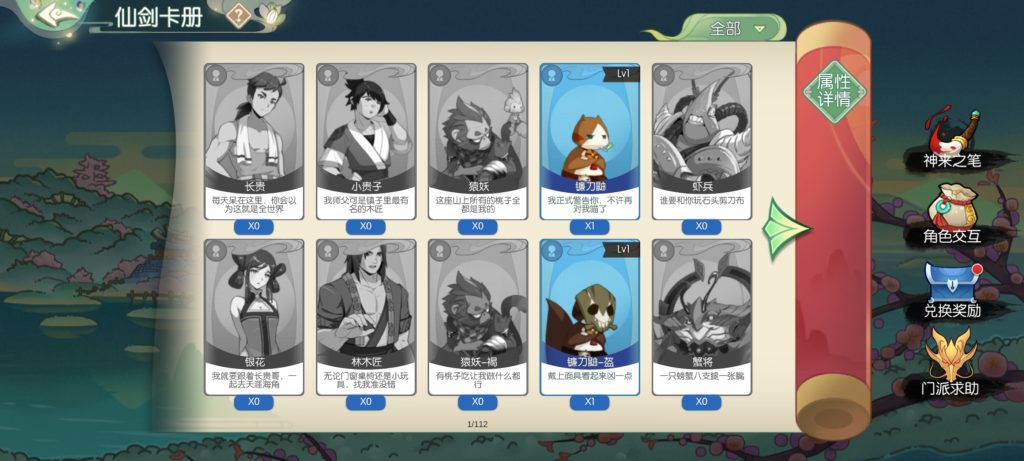This screenshot has width=1024, height=461.
Task: Choose the 猿妖 card
Action: coord(478,140)
